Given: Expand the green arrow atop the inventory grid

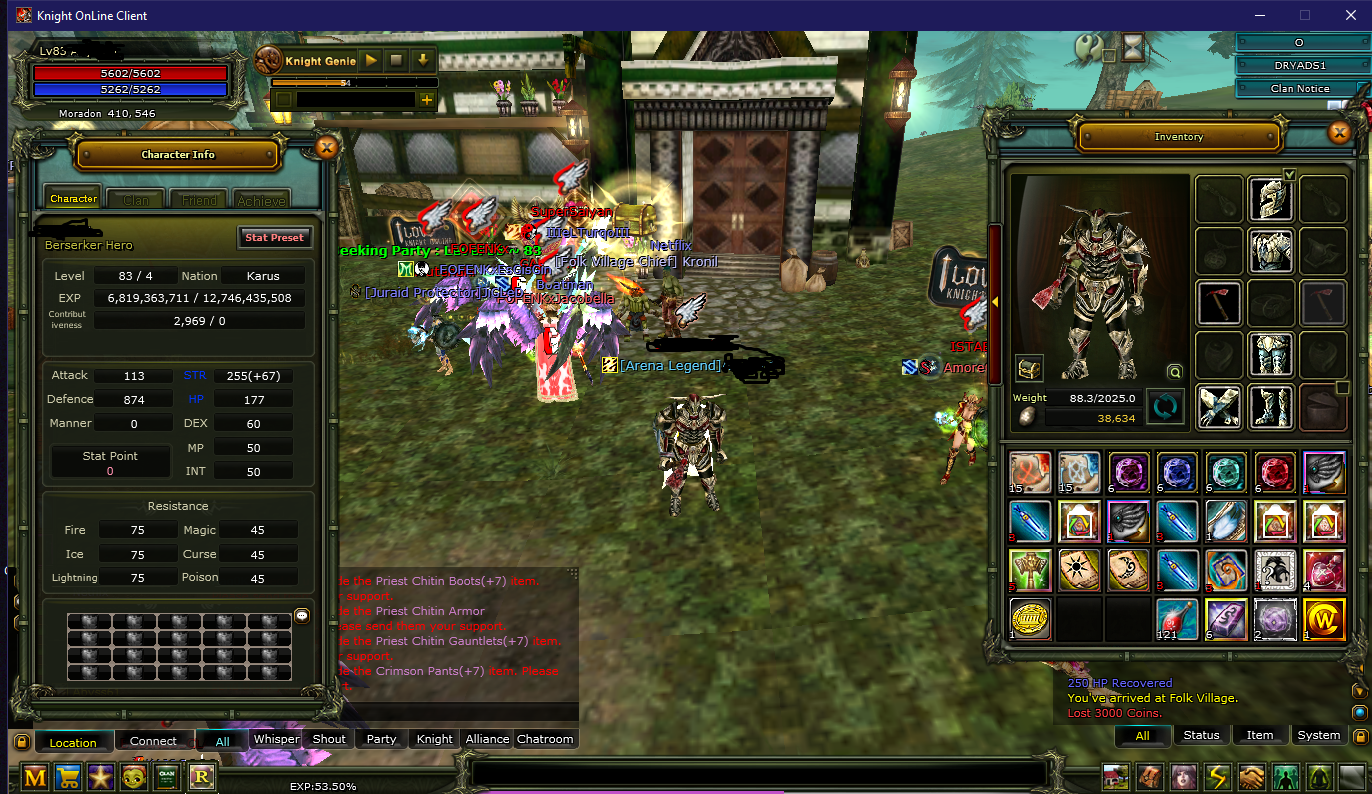Looking at the screenshot, I should 1289,174.
